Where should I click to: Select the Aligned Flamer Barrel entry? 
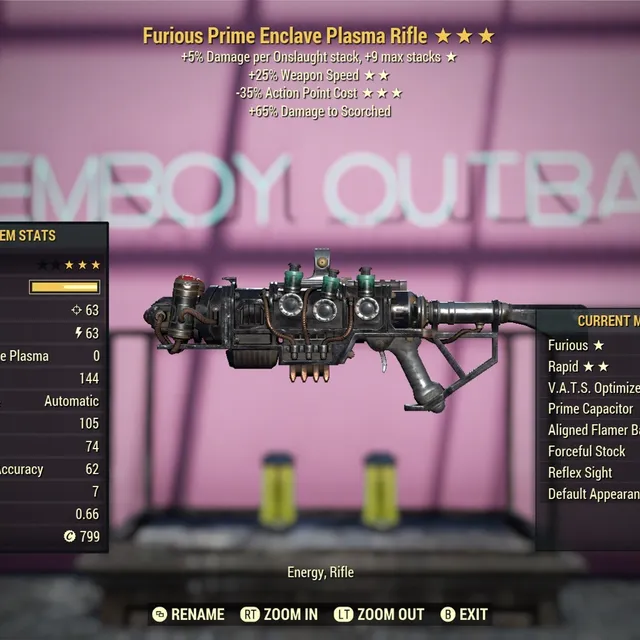point(593,430)
